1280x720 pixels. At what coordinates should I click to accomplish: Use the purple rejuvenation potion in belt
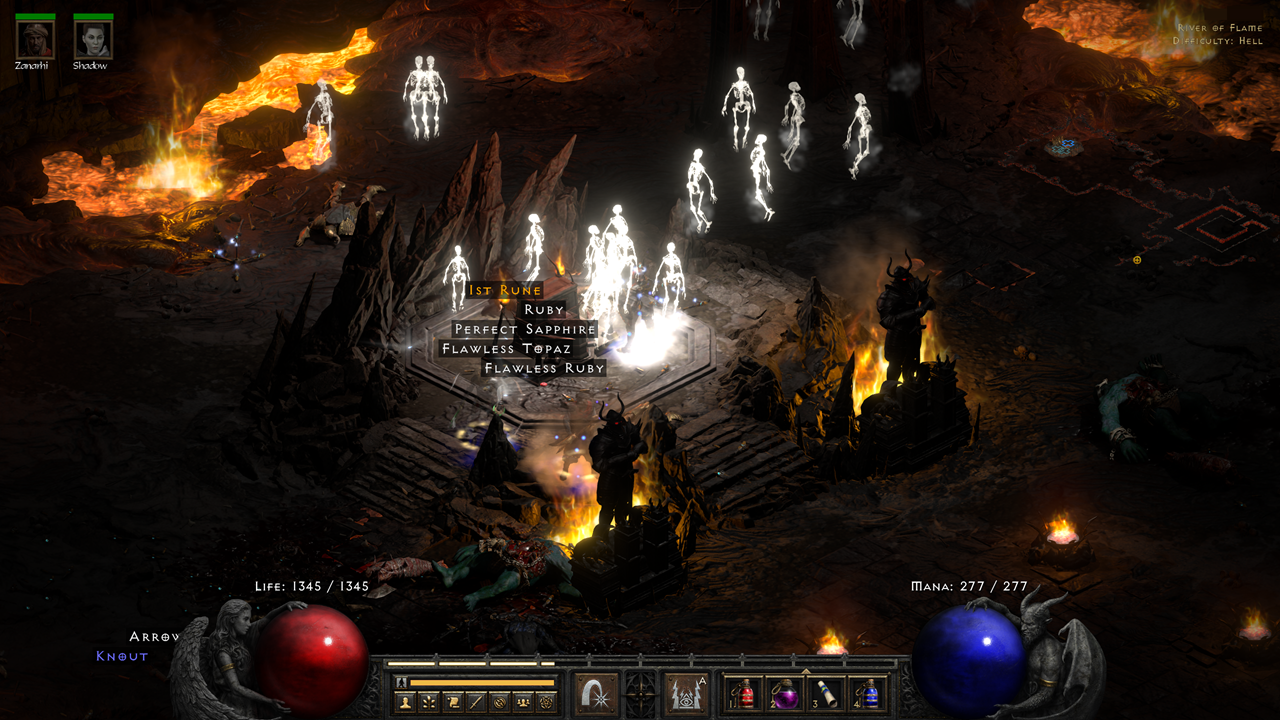click(785, 694)
